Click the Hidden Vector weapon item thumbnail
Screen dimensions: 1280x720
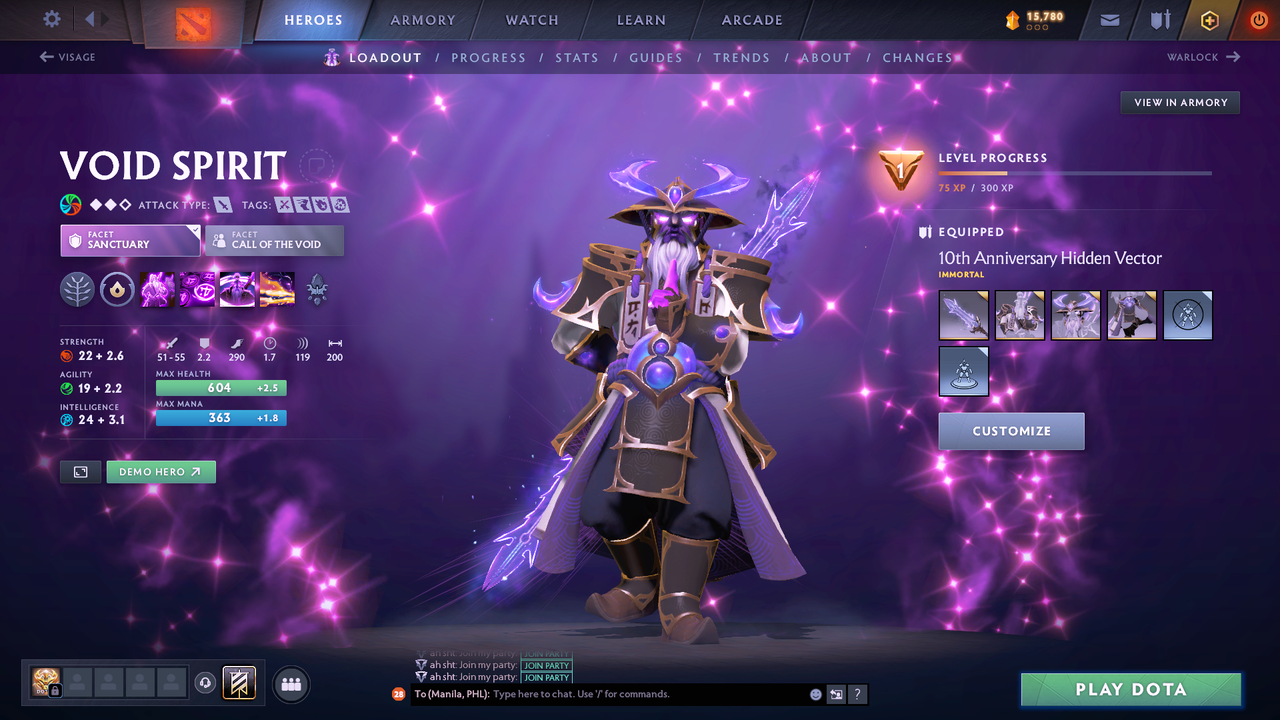tap(963, 314)
